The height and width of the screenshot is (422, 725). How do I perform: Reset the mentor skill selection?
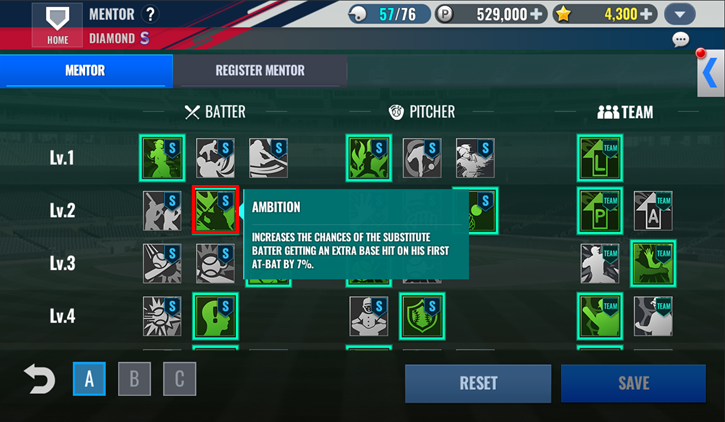(x=478, y=383)
